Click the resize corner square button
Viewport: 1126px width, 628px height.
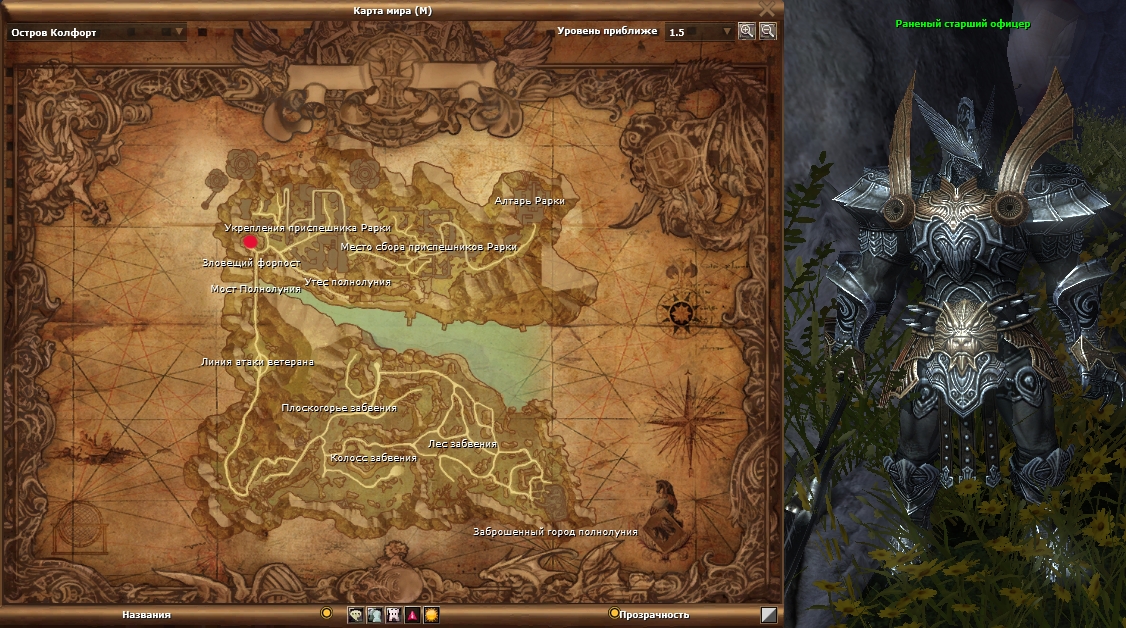(x=768, y=615)
